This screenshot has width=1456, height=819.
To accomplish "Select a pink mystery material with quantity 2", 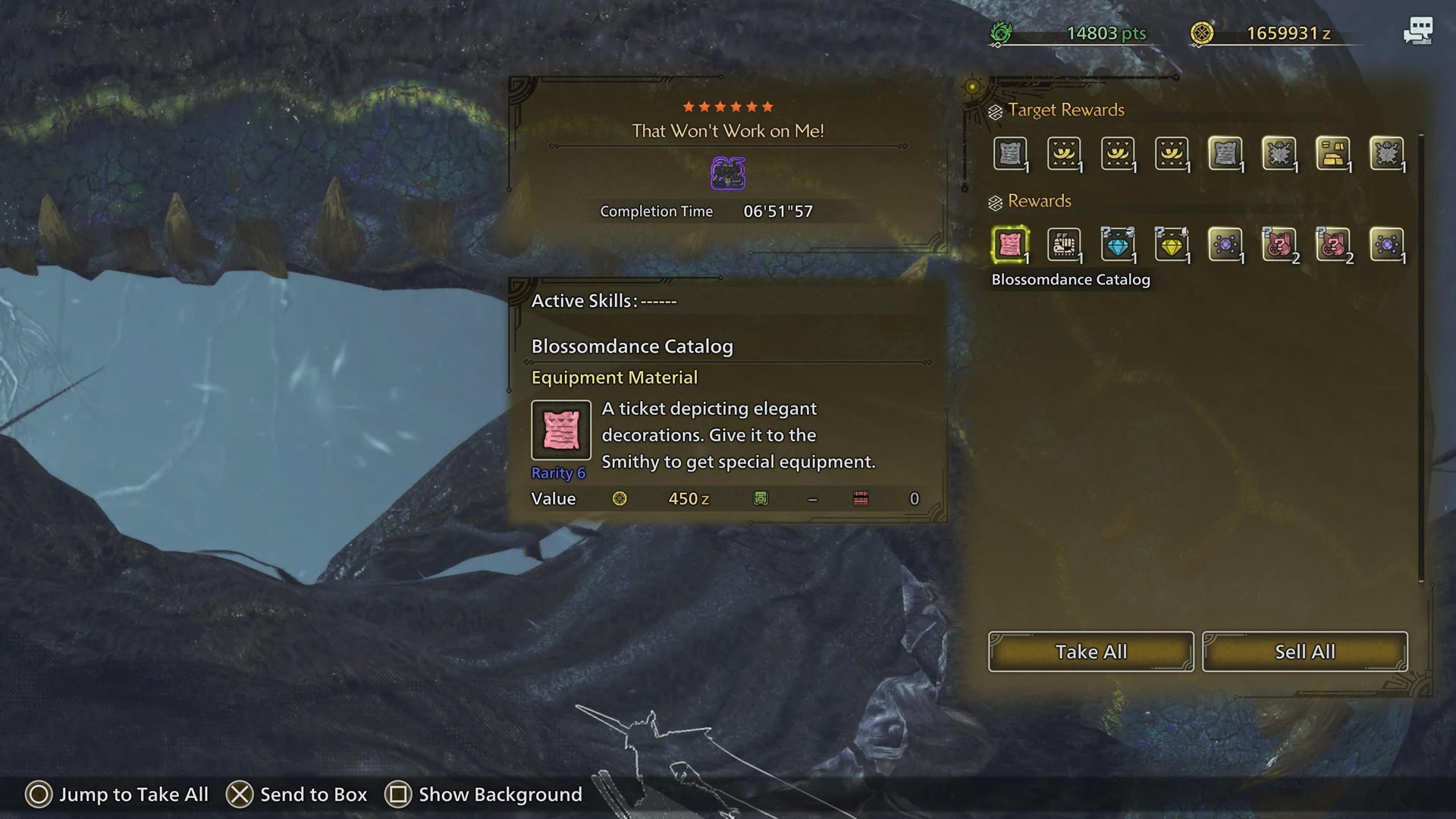I will pyautogui.click(x=1281, y=244).
